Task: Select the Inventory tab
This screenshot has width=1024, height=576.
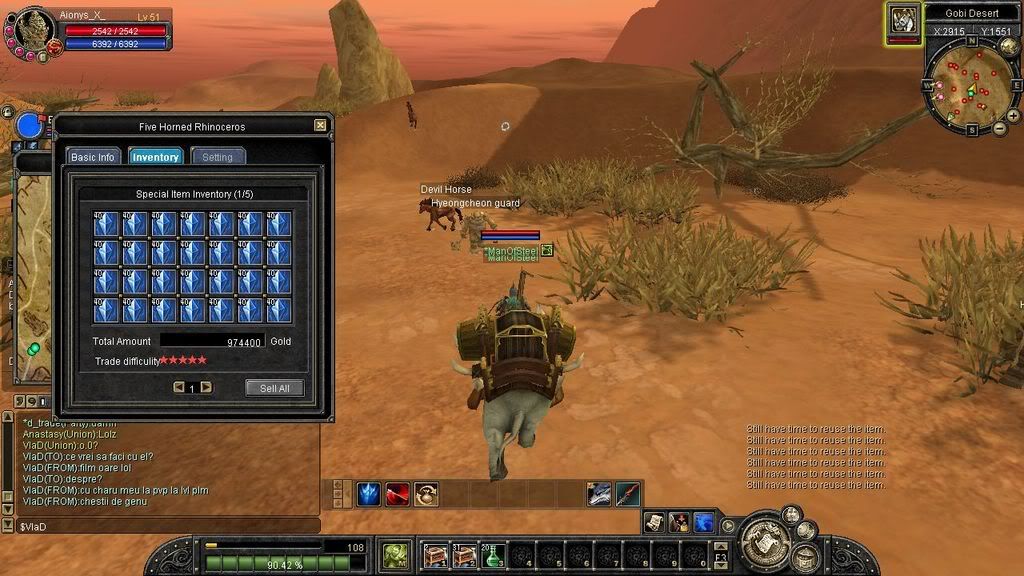Action: pos(155,157)
